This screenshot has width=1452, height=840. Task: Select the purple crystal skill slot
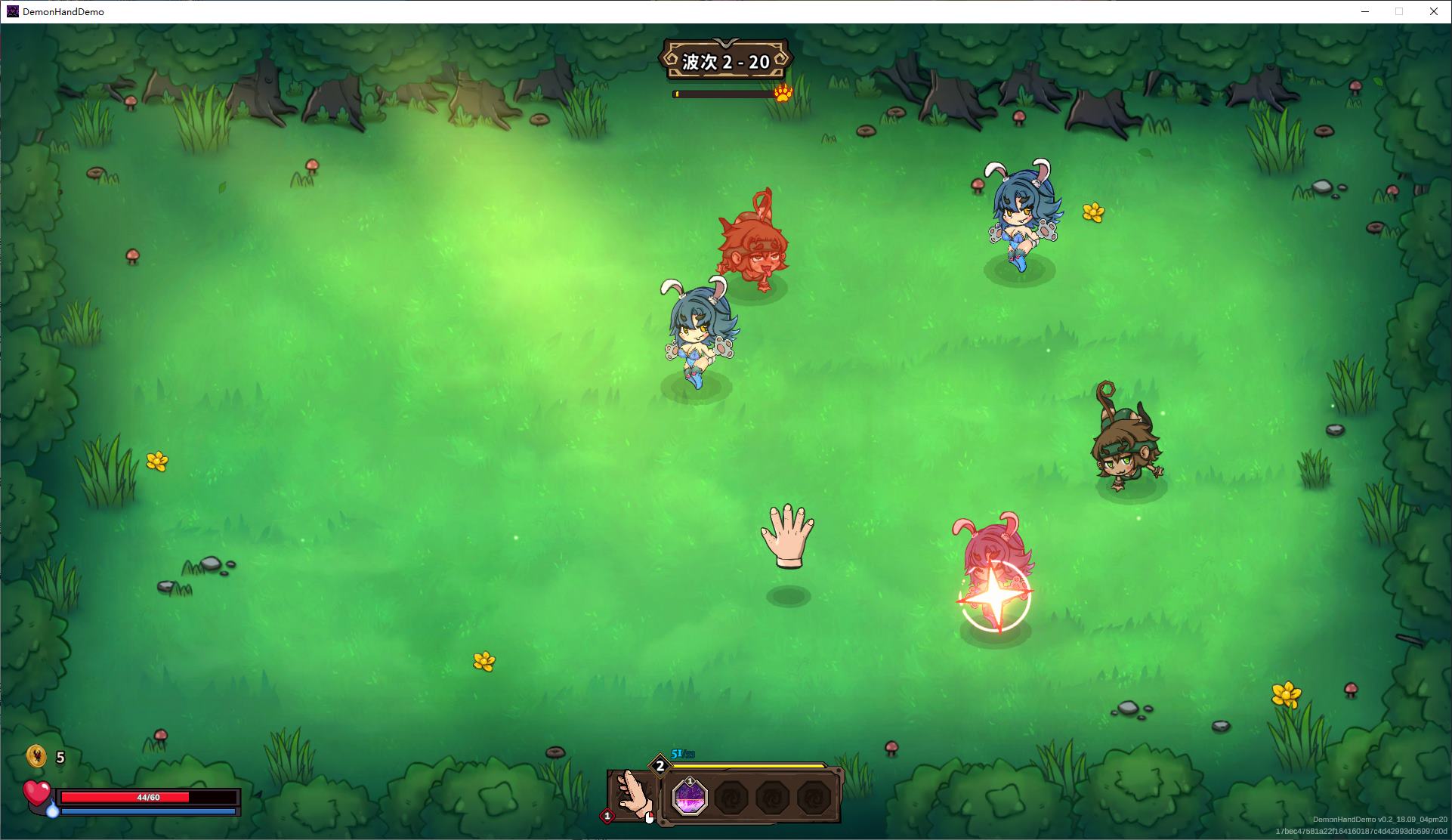tap(689, 797)
